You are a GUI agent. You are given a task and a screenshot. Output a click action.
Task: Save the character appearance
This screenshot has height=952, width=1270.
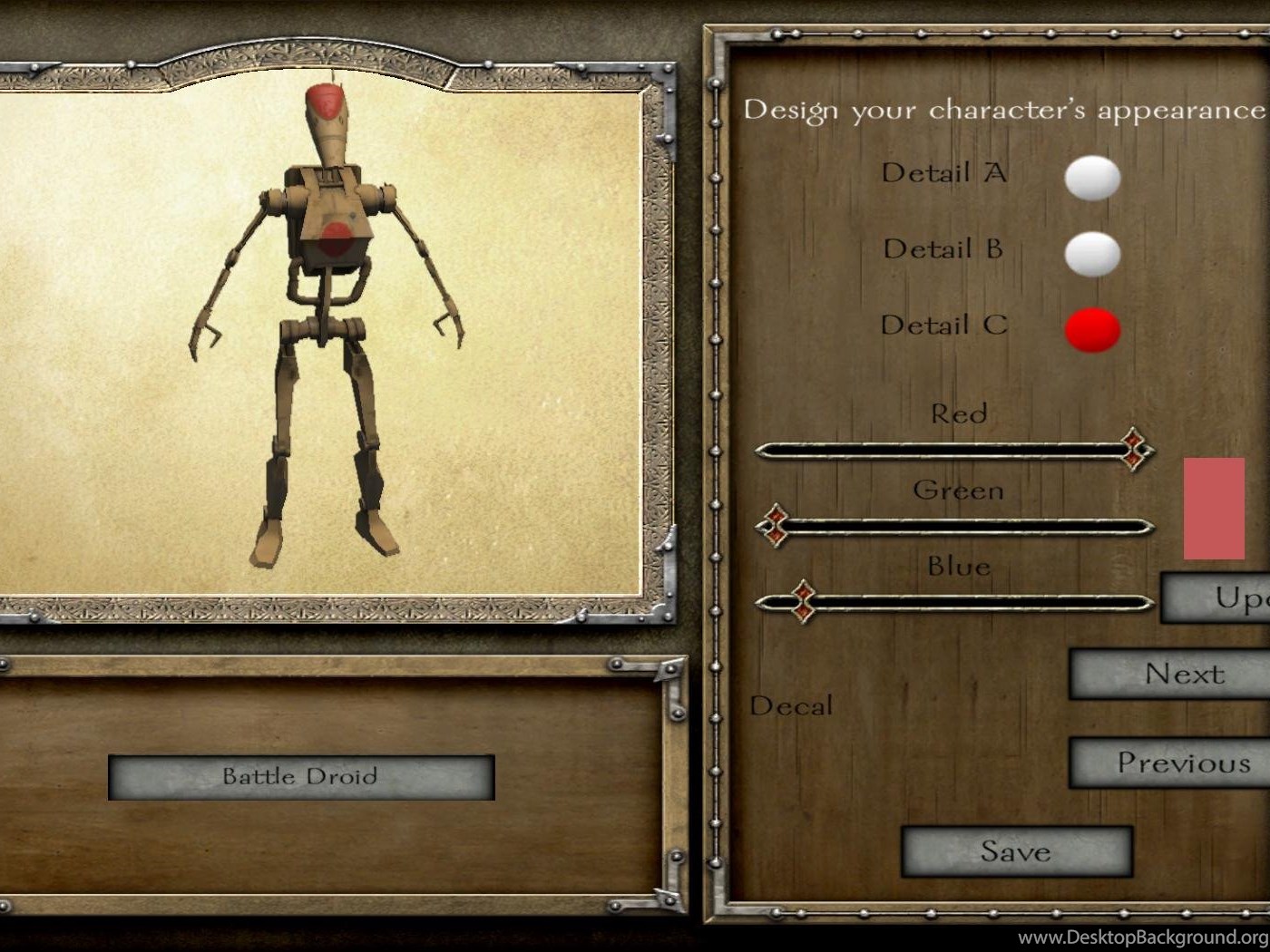1016,851
